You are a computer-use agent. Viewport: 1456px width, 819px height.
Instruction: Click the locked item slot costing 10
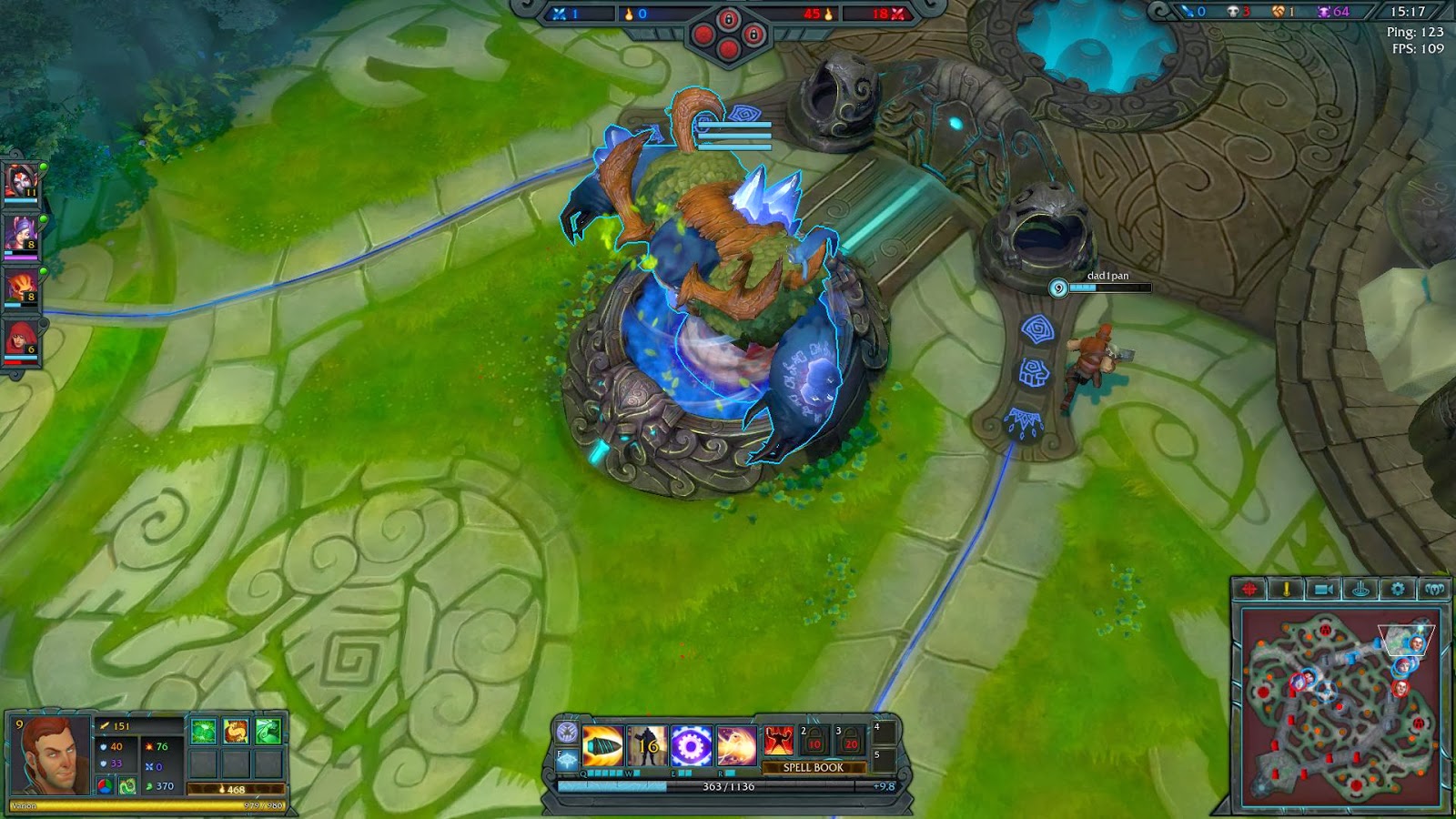(814, 742)
